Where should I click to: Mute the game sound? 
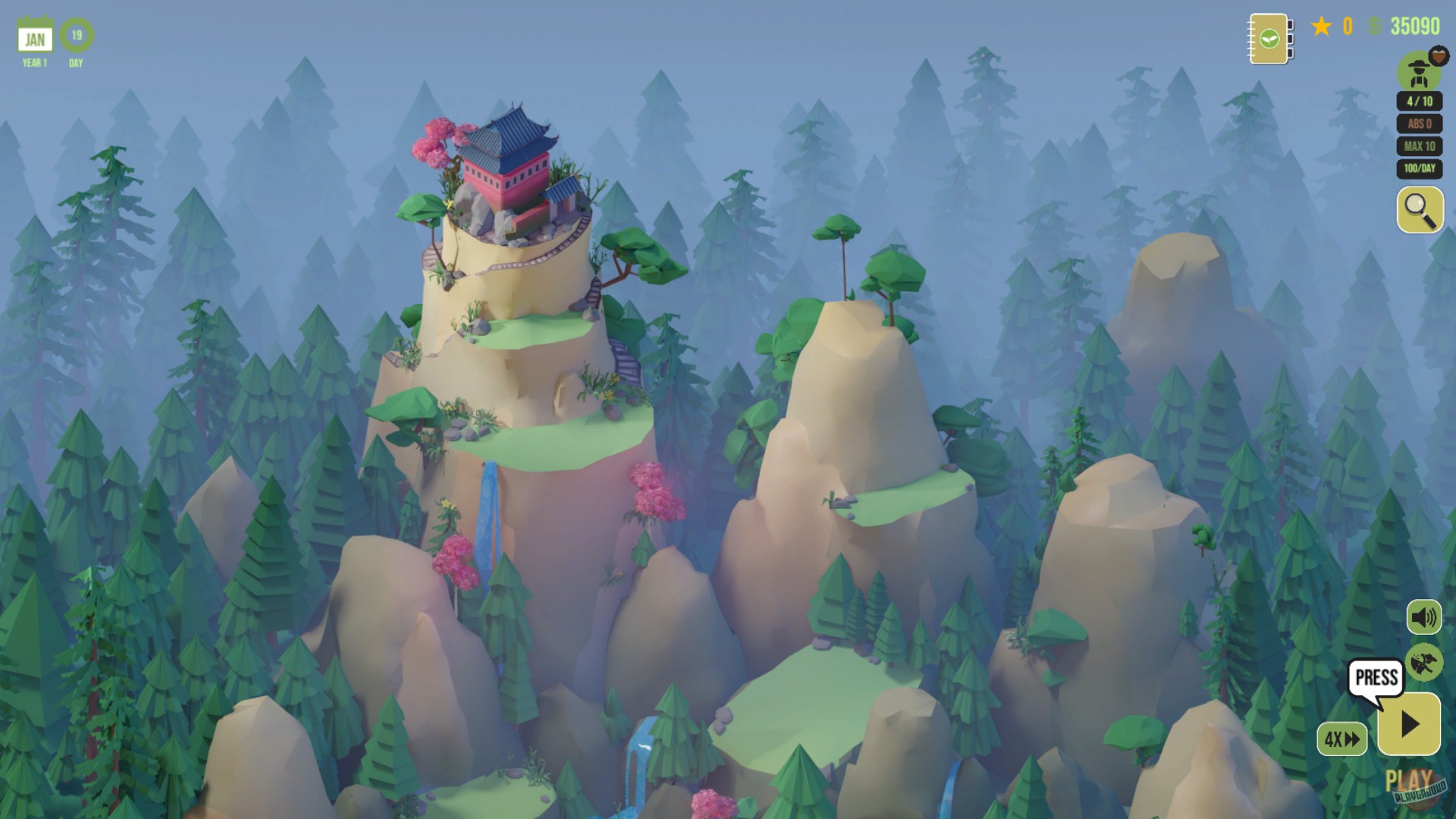1423,617
